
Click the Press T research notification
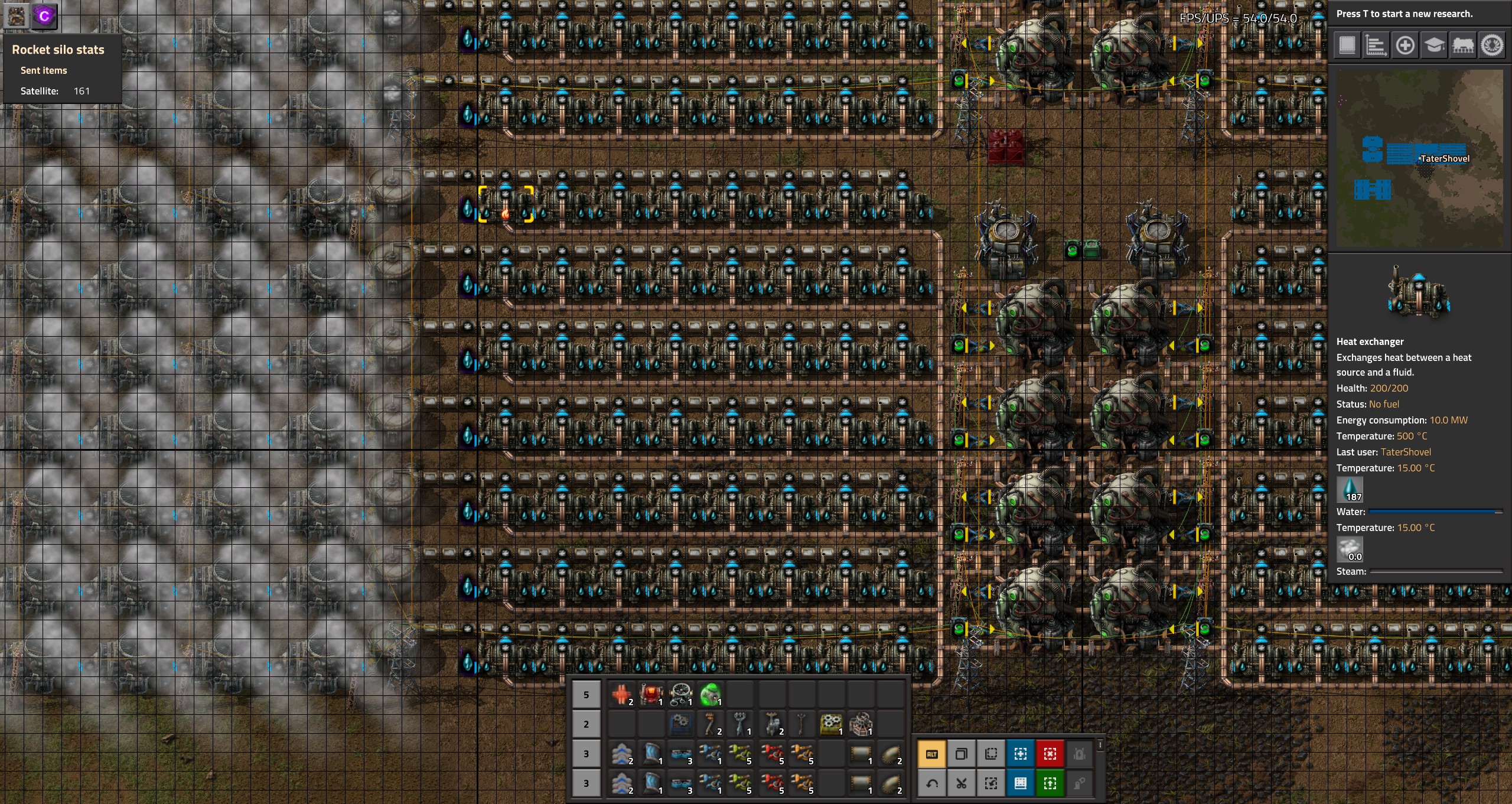tap(1405, 14)
